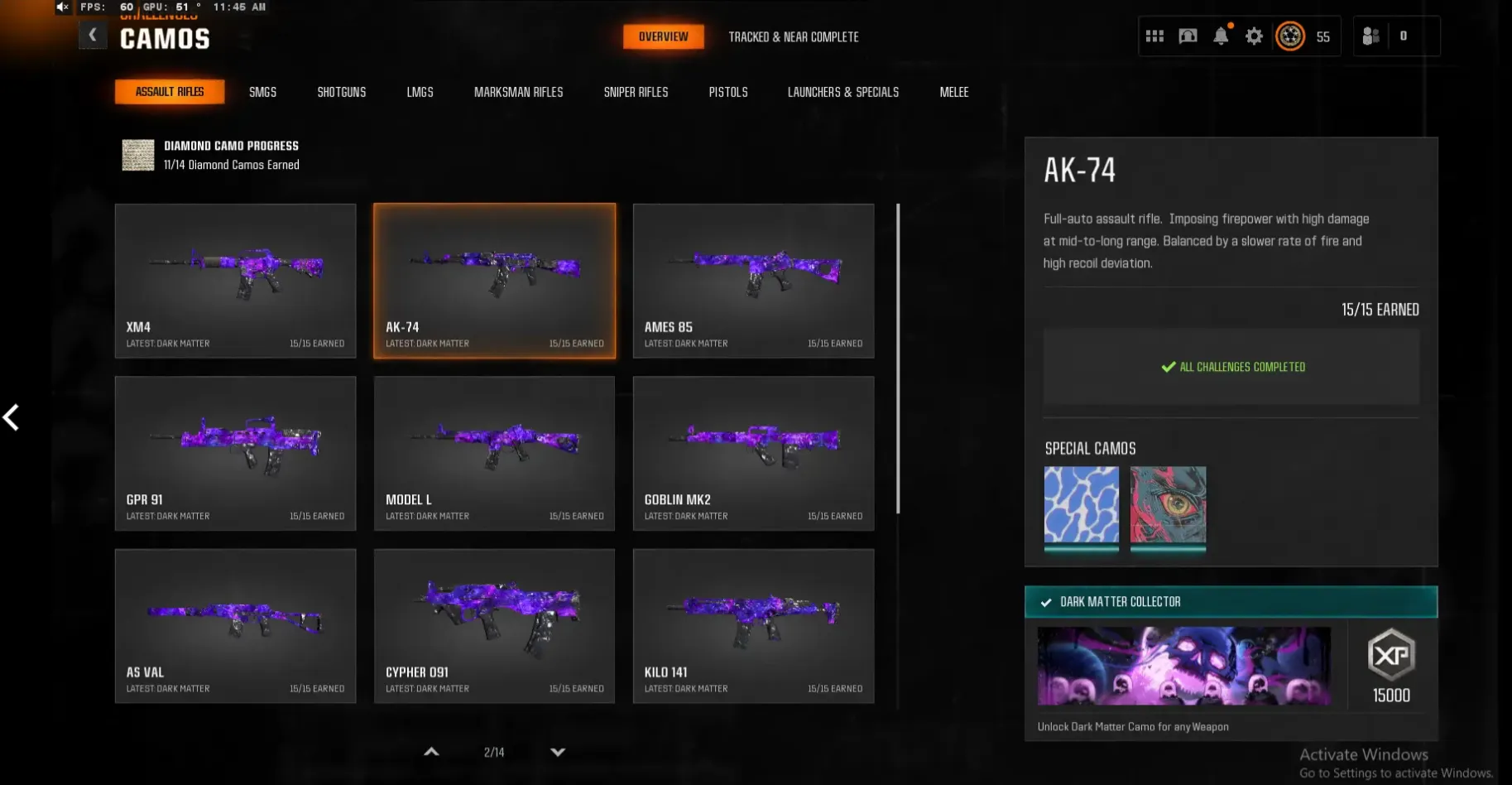Select the OVERVIEW button
The image size is (1512, 785).
coord(664,36)
